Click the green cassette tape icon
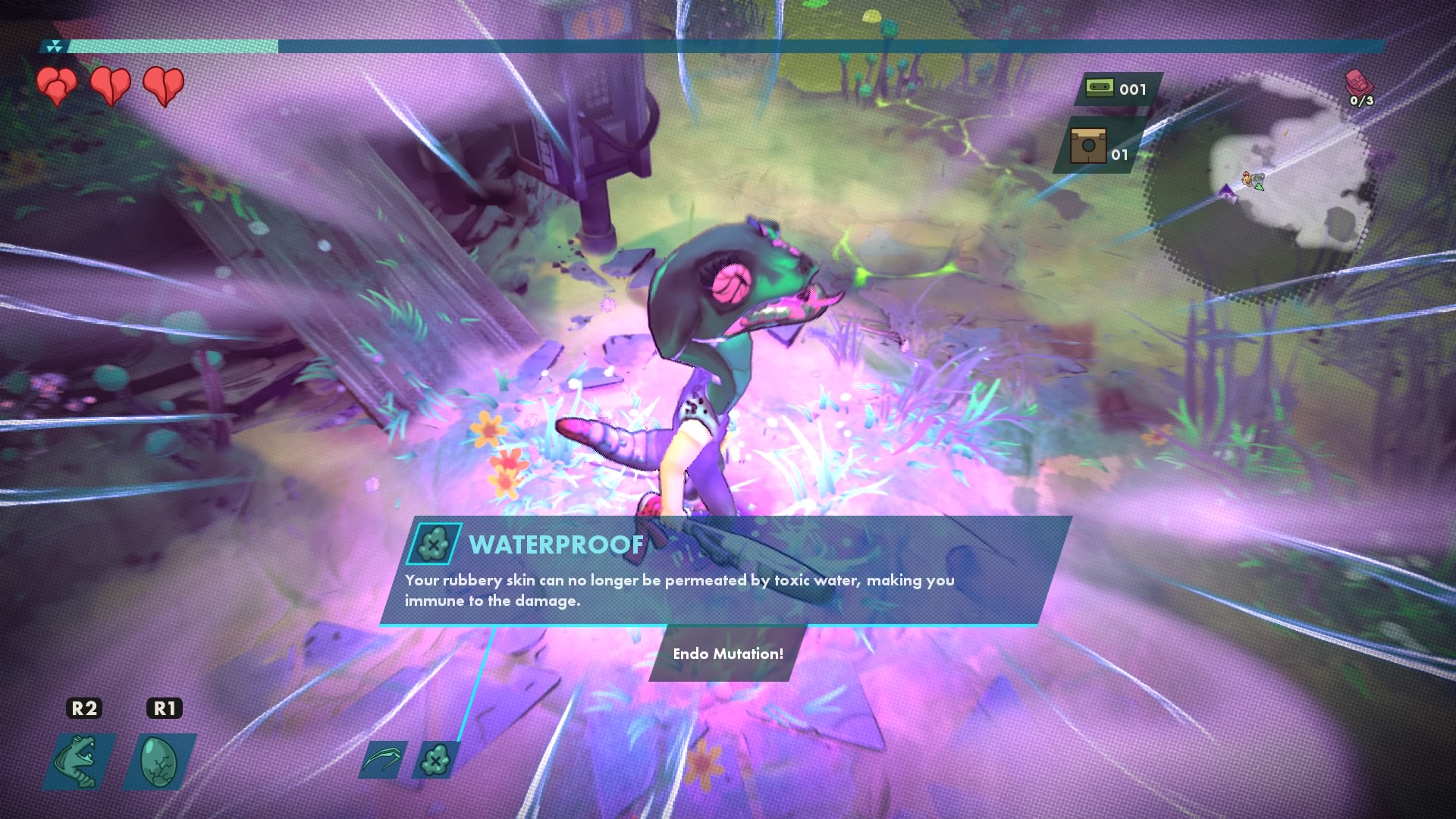 (x=1099, y=88)
